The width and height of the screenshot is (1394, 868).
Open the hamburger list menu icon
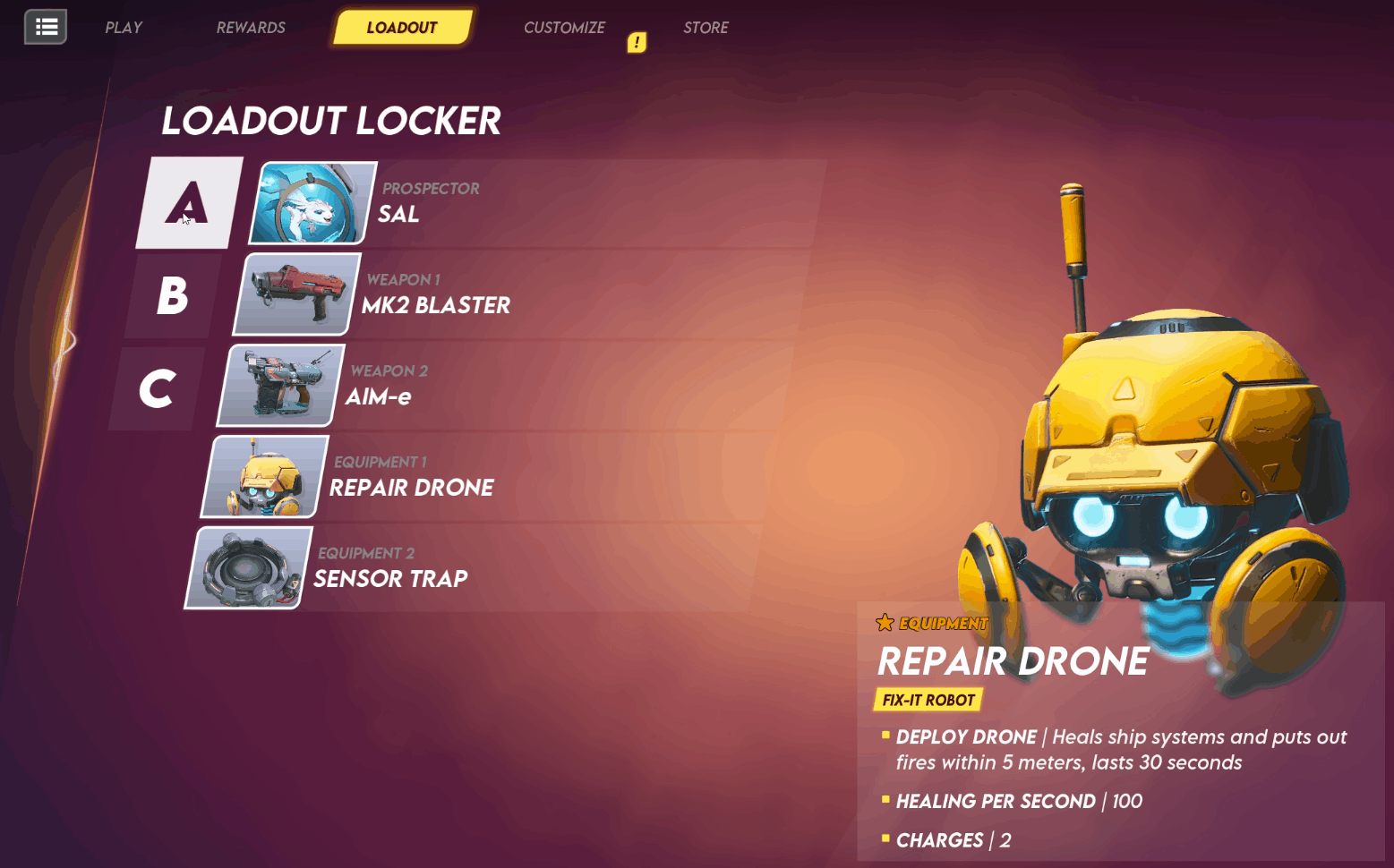(x=45, y=27)
